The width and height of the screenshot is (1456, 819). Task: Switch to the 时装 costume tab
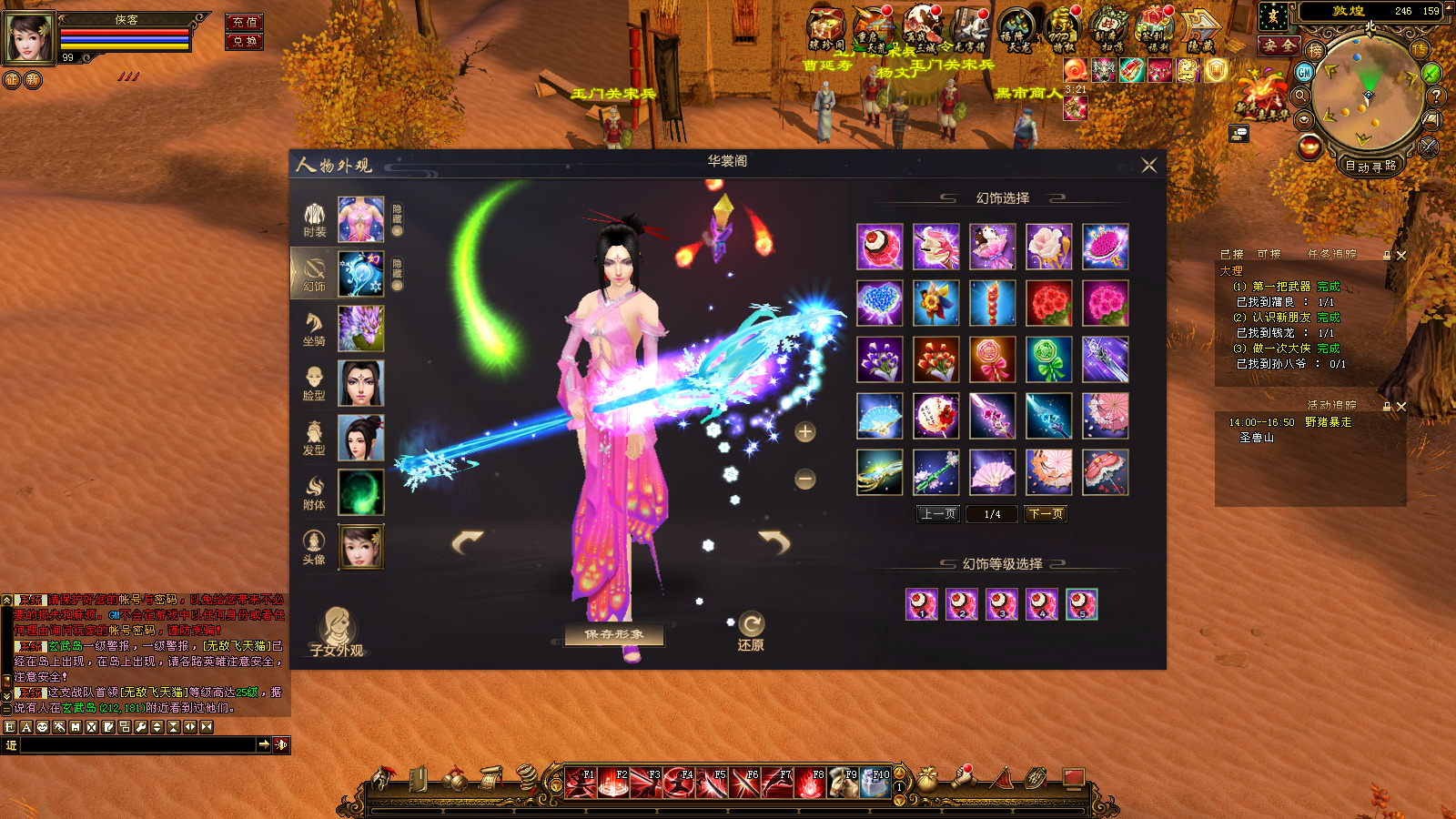point(314,220)
